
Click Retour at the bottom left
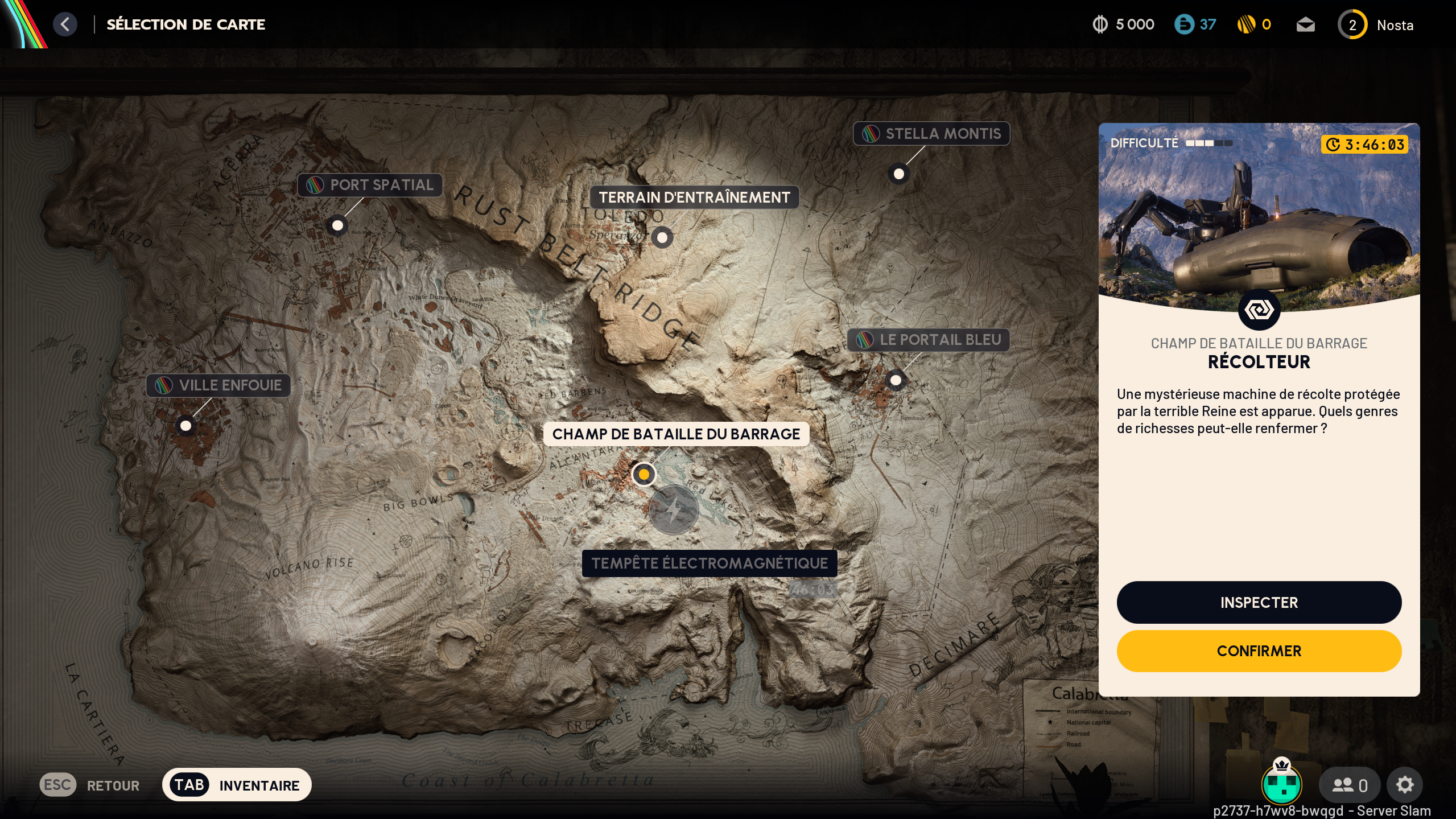113,785
